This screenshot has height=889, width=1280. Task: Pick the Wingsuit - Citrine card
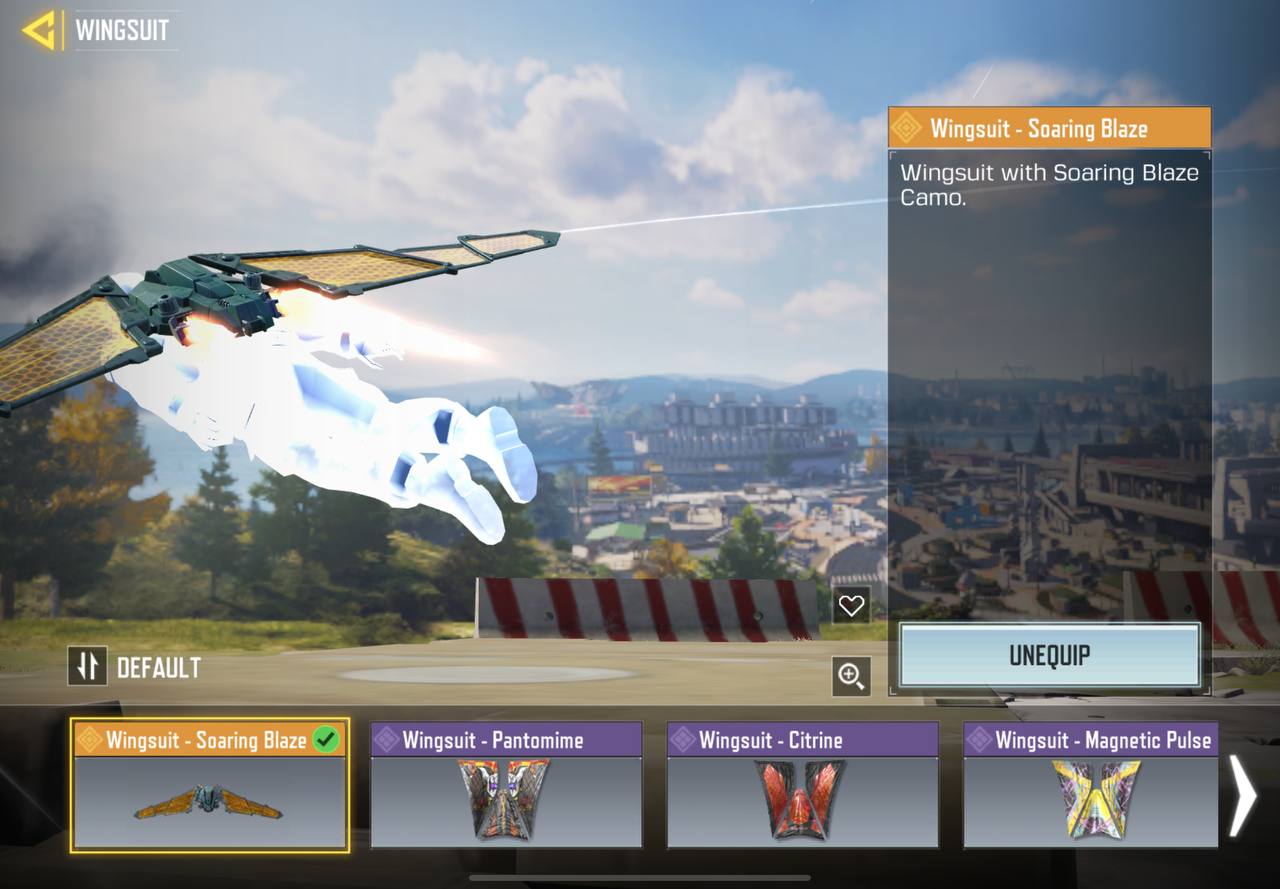(802, 786)
